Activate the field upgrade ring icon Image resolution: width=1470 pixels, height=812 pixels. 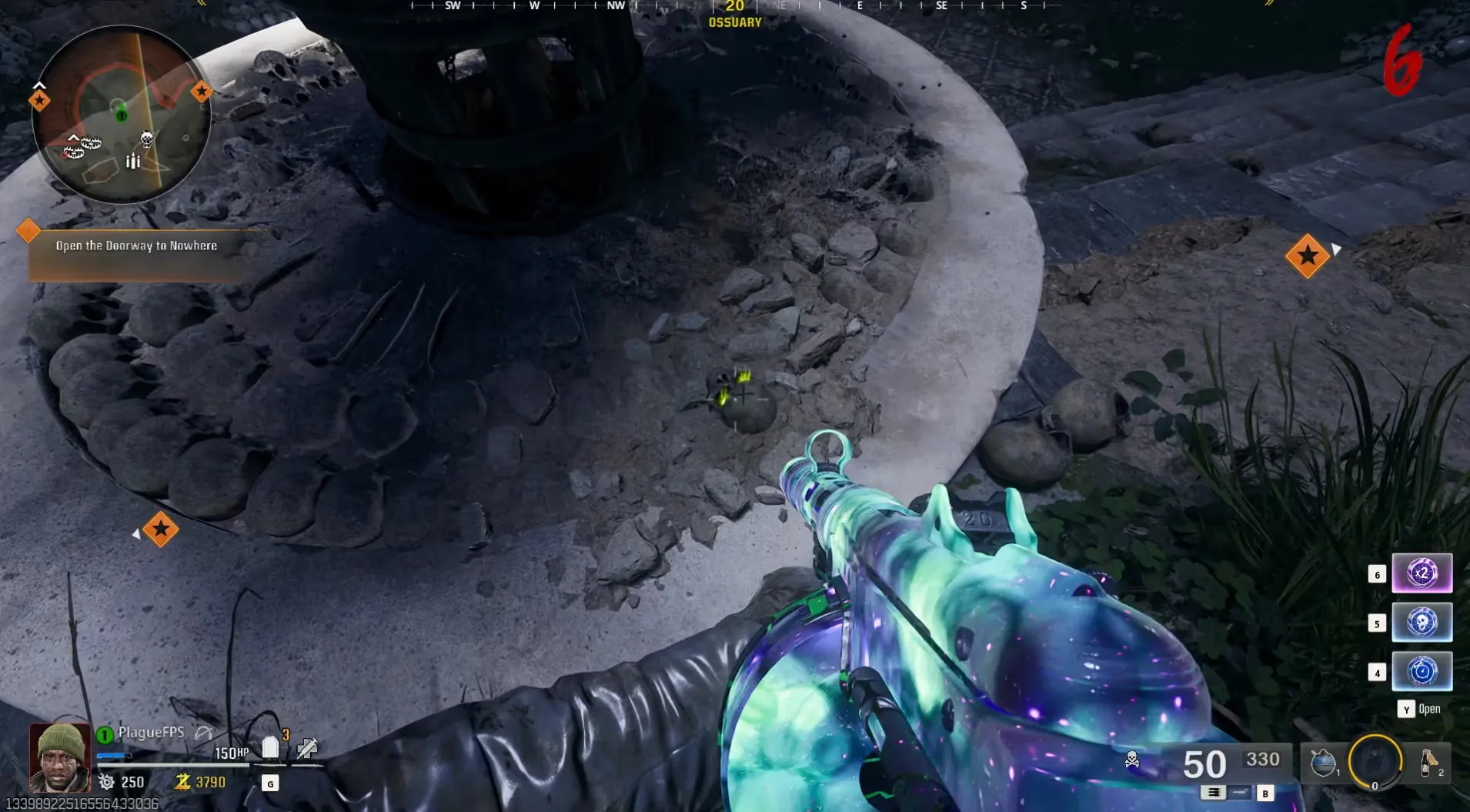1375,762
